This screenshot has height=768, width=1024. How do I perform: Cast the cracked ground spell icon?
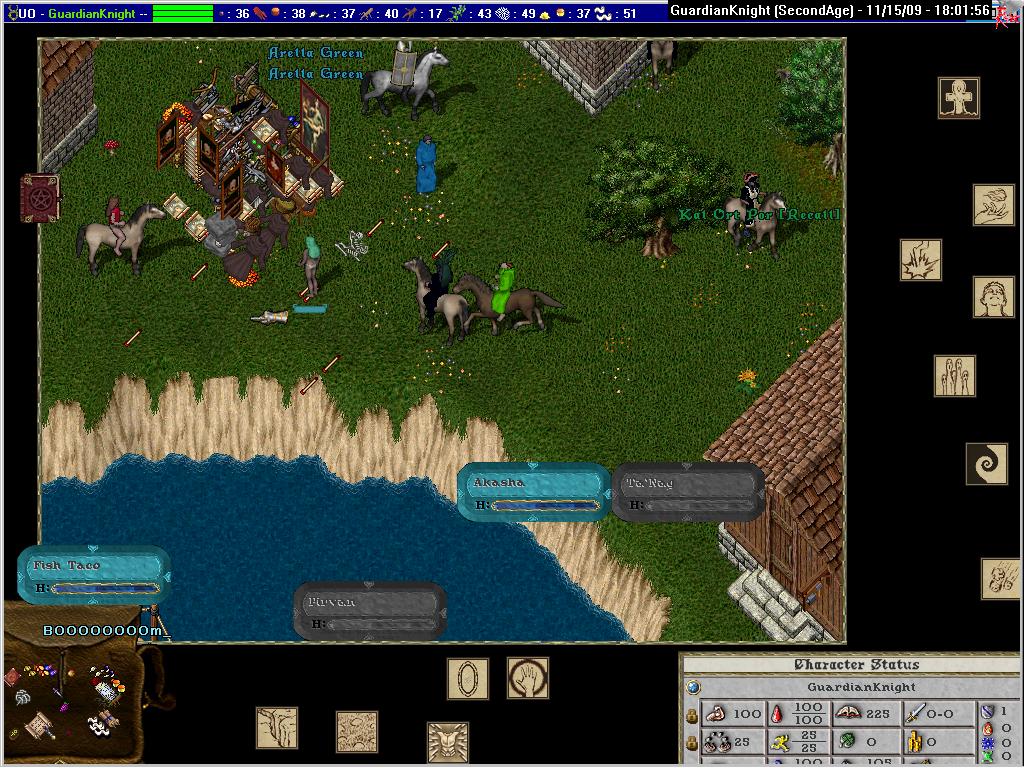click(357, 732)
